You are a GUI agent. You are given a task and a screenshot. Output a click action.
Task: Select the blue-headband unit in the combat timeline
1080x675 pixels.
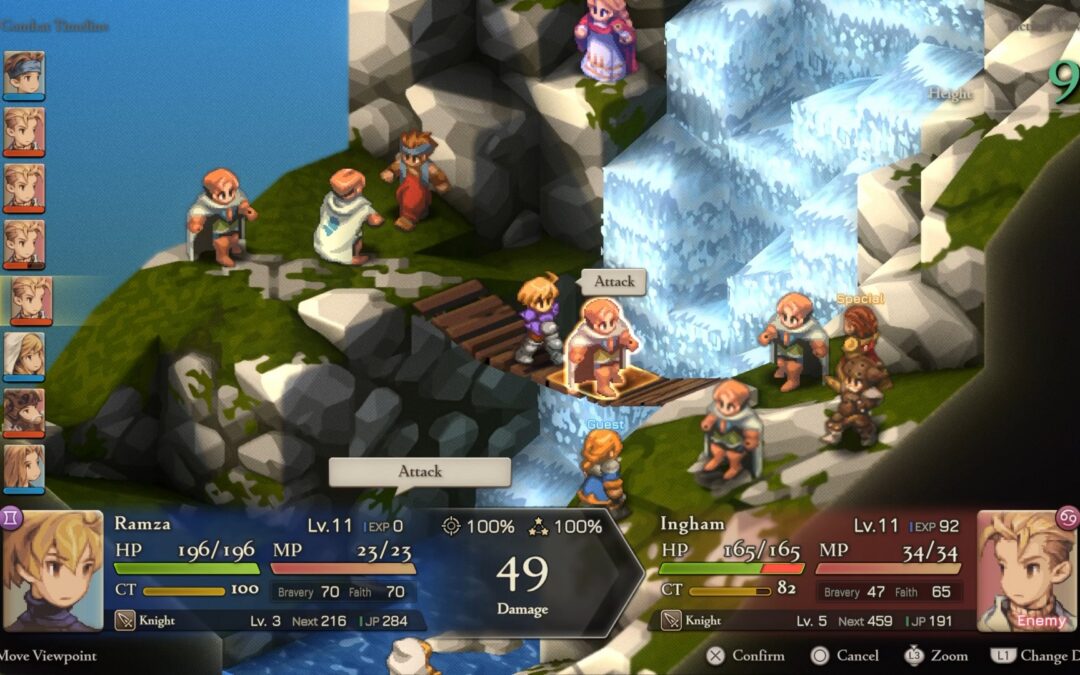click(x=23, y=74)
